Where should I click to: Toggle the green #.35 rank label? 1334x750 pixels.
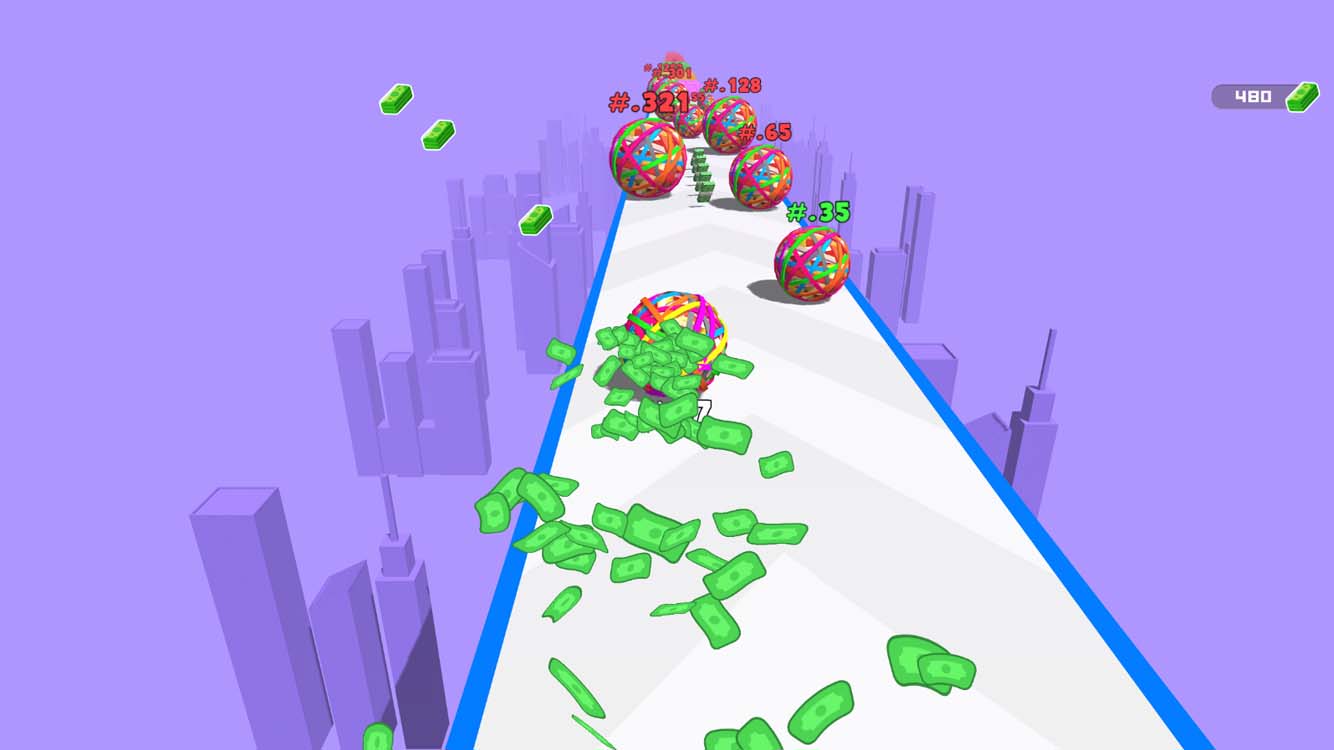pos(816,212)
